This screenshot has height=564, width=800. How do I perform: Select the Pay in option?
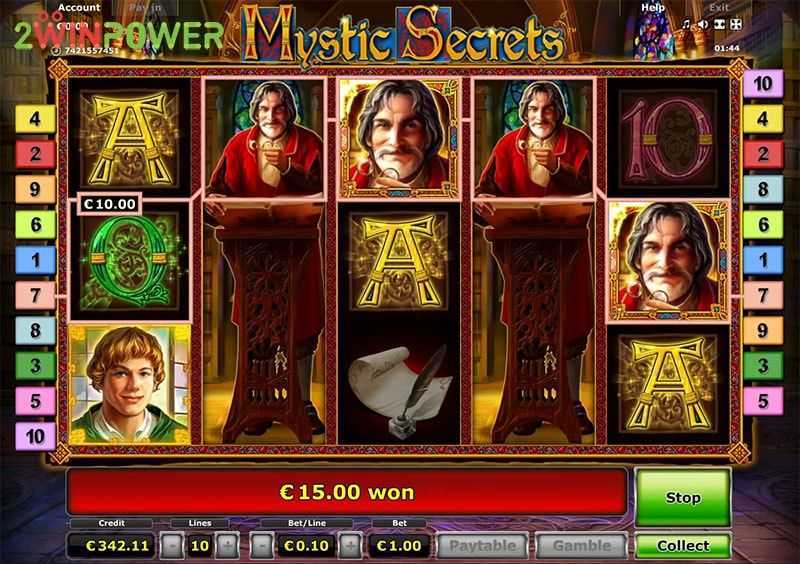coord(148,7)
